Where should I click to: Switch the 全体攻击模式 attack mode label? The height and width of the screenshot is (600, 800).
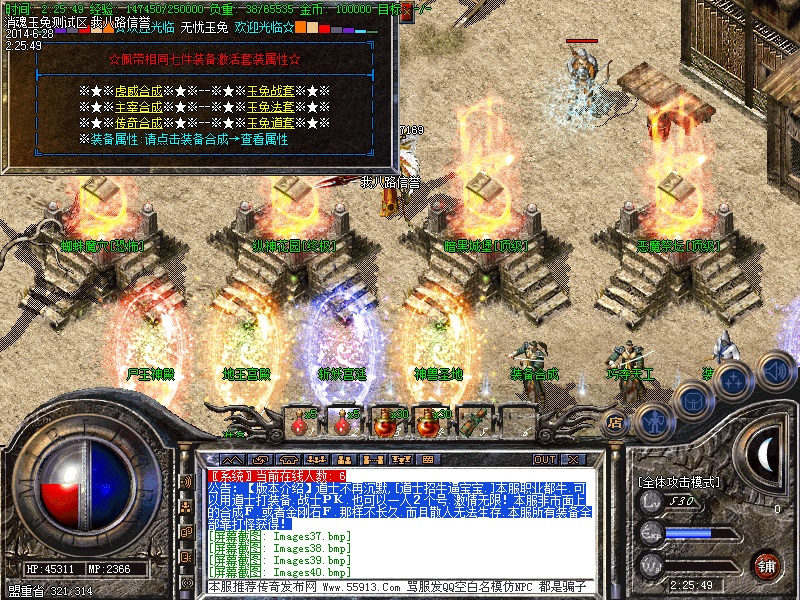point(680,482)
